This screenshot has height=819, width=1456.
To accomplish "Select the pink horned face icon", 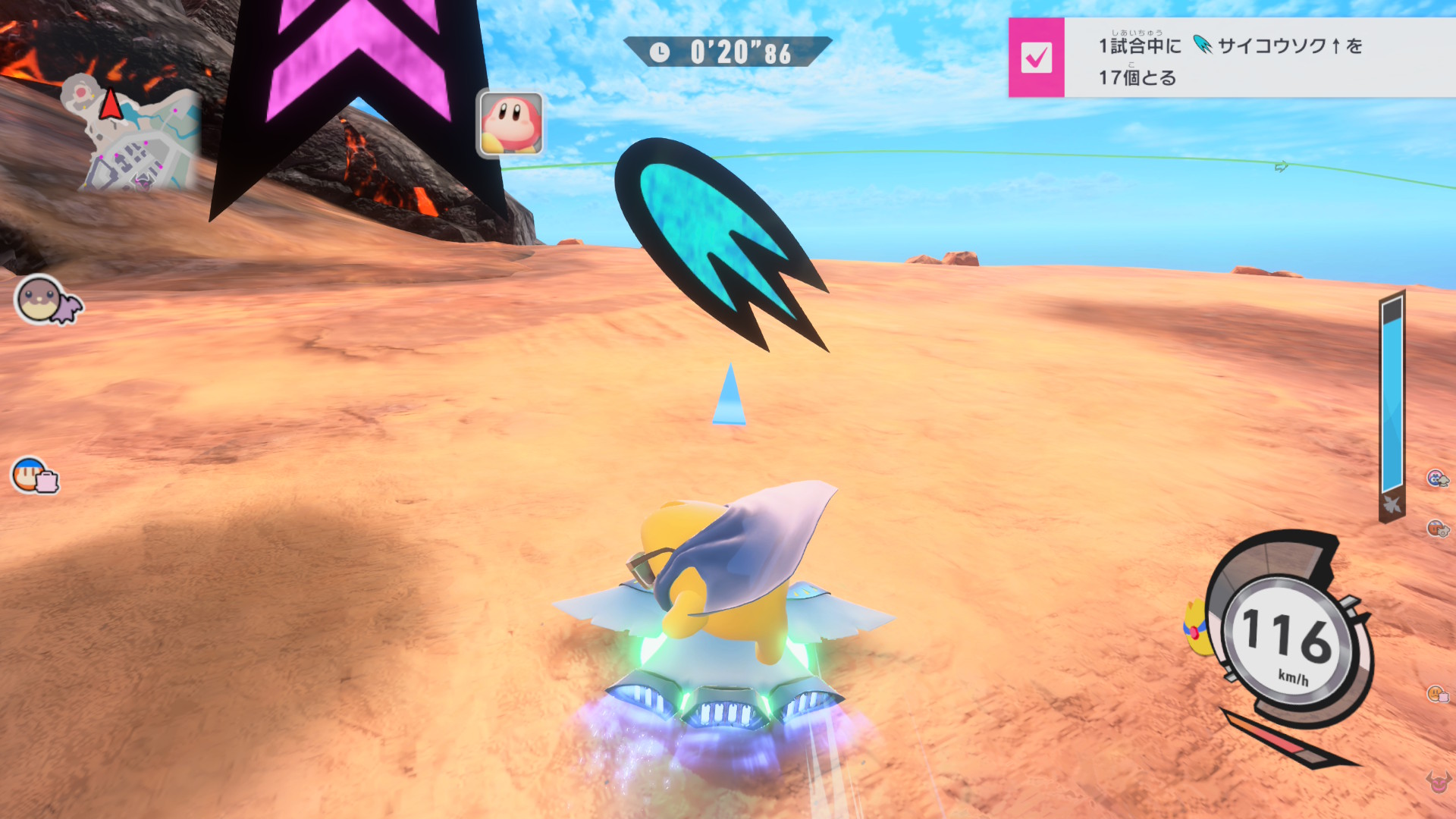I will coord(1437,782).
